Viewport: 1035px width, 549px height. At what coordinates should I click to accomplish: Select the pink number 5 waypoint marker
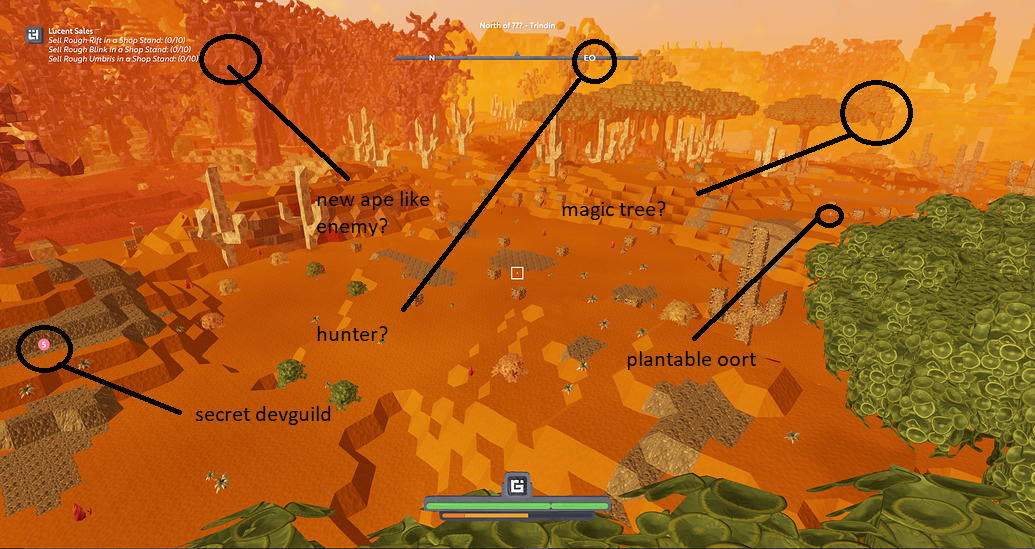pyautogui.click(x=43, y=344)
